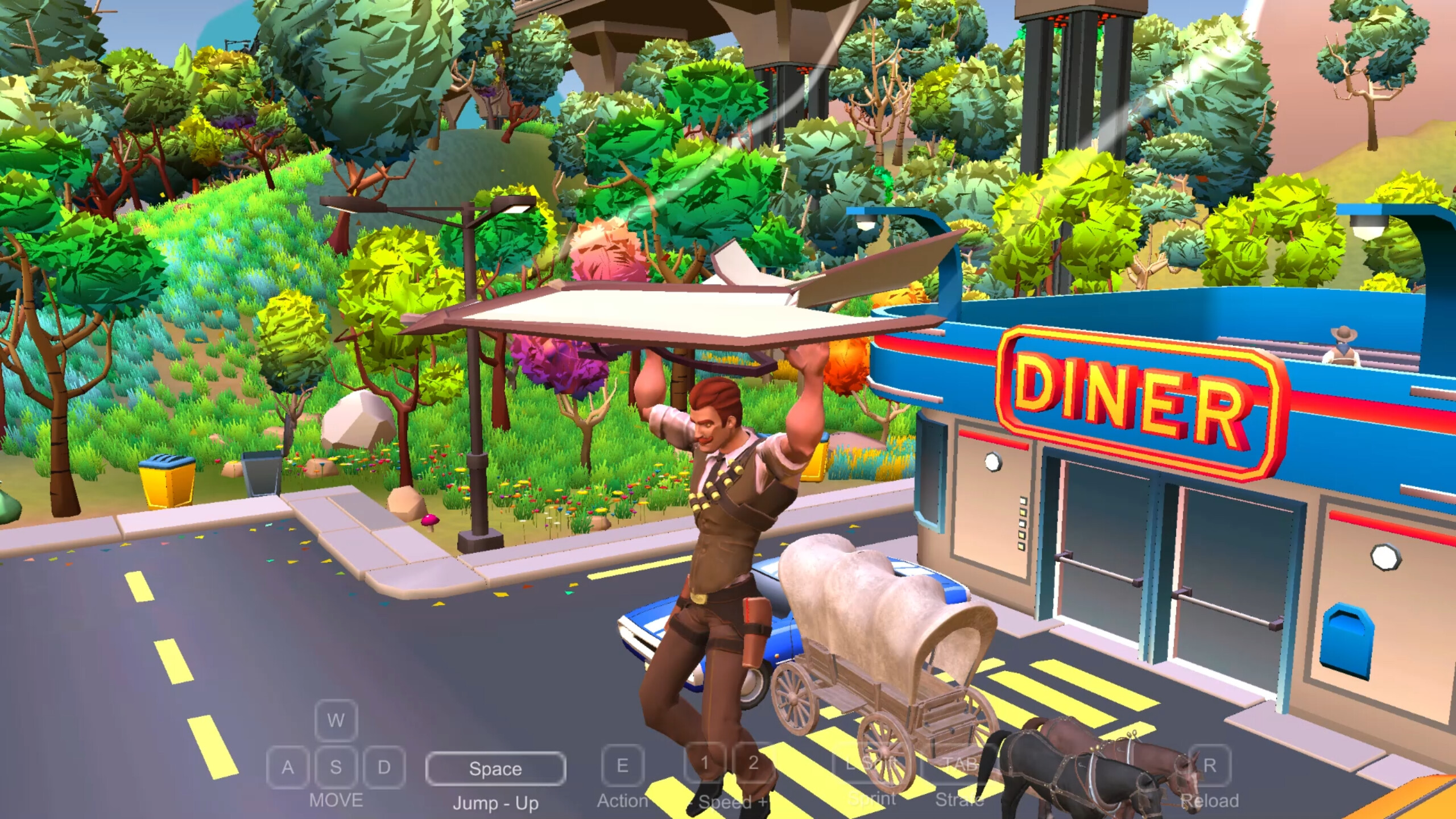Click the S key below W
This screenshot has height=819, width=1456.
click(x=336, y=767)
